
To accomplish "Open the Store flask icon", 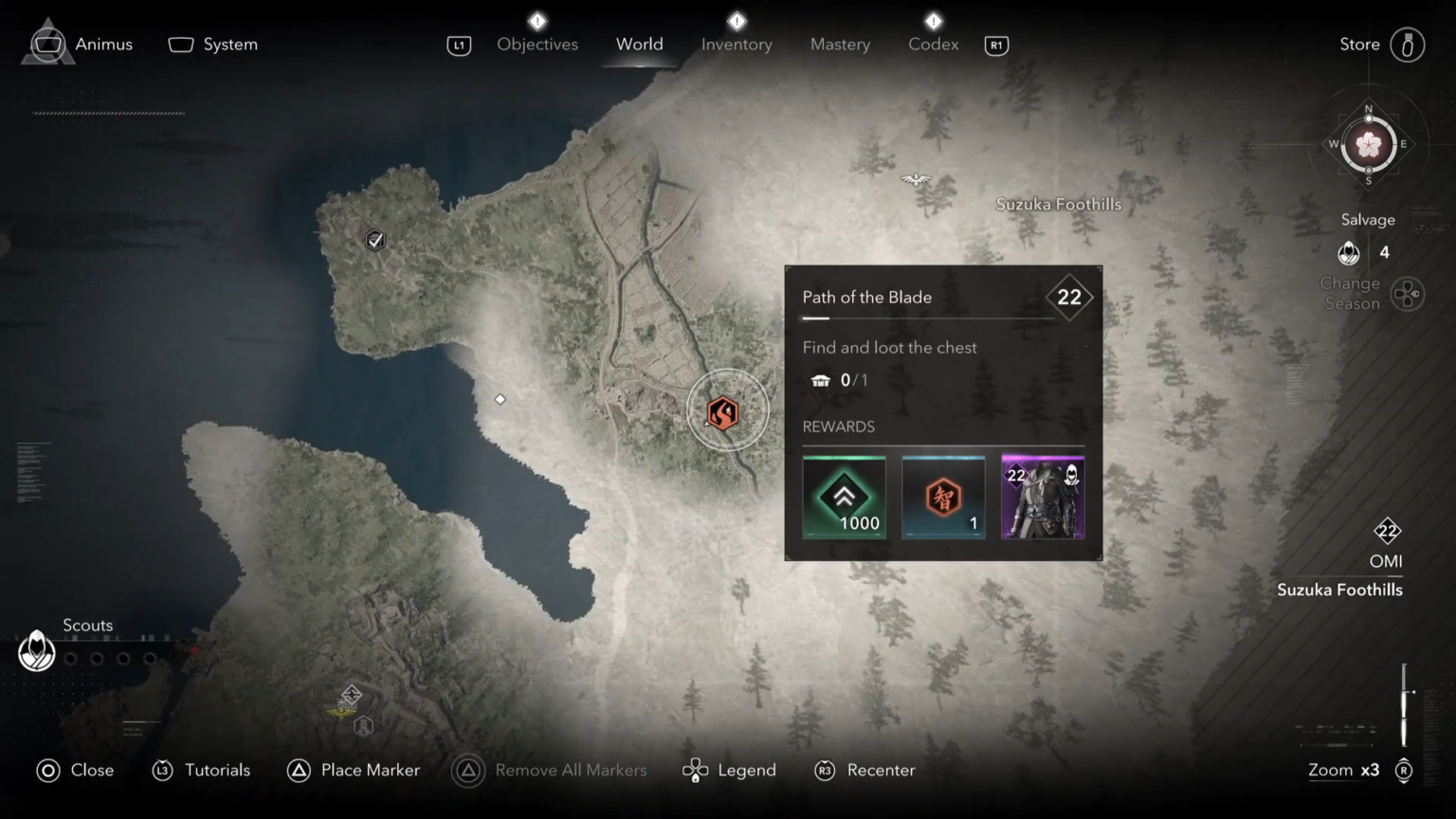I will click(1407, 44).
